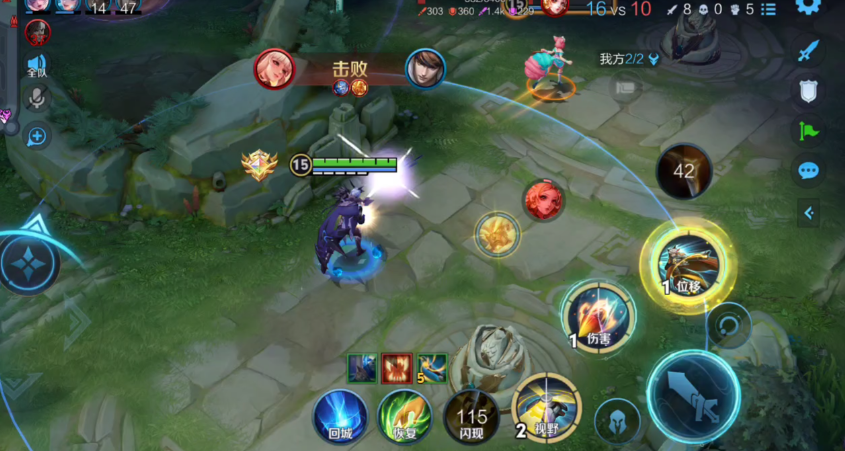This screenshot has height=451, width=845.
Task: Tap the helmet target-hero button
Action: 617,421
